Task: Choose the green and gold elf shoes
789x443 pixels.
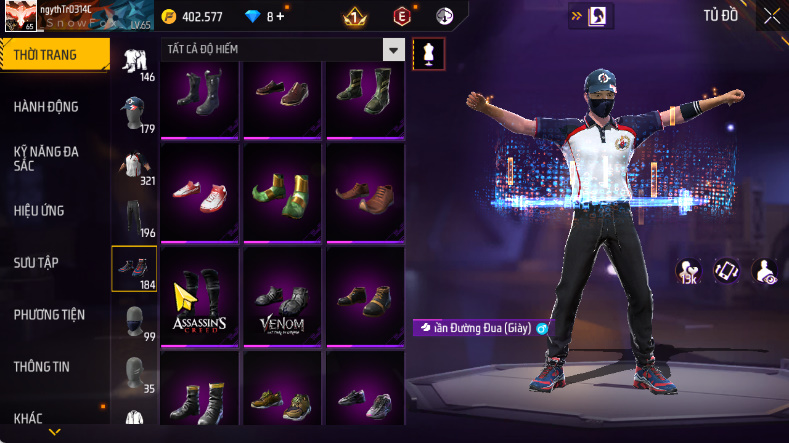Action: click(x=285, y=190)
